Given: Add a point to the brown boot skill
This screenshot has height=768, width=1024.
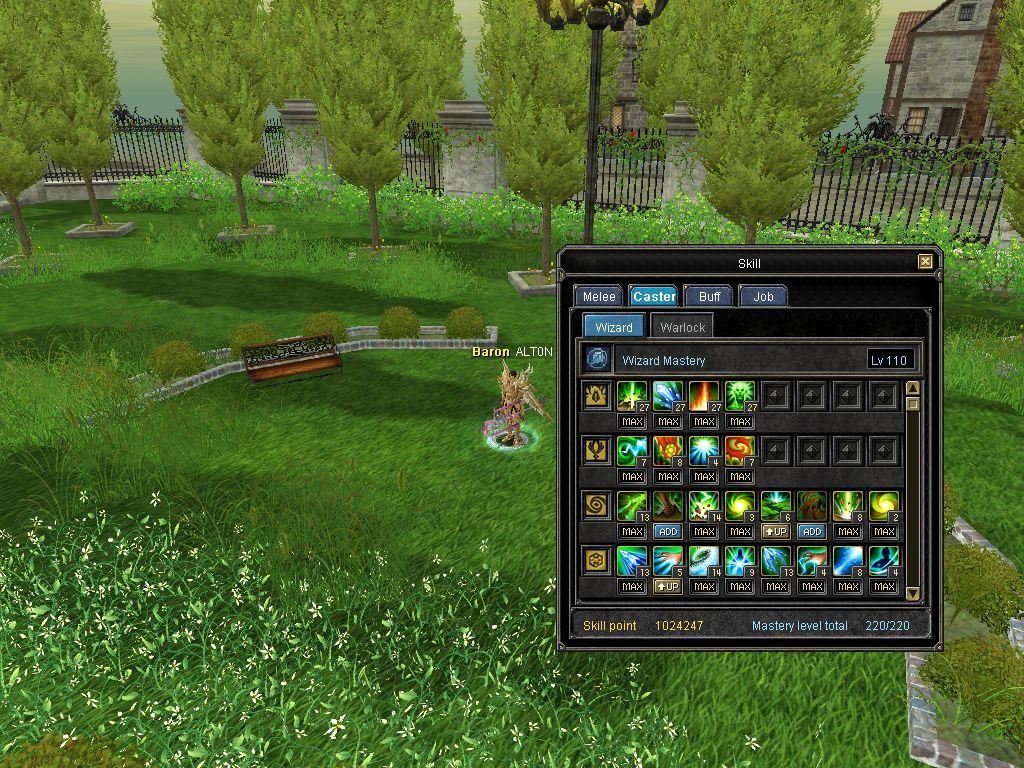Looking at the screenshot, I should 668,532.
